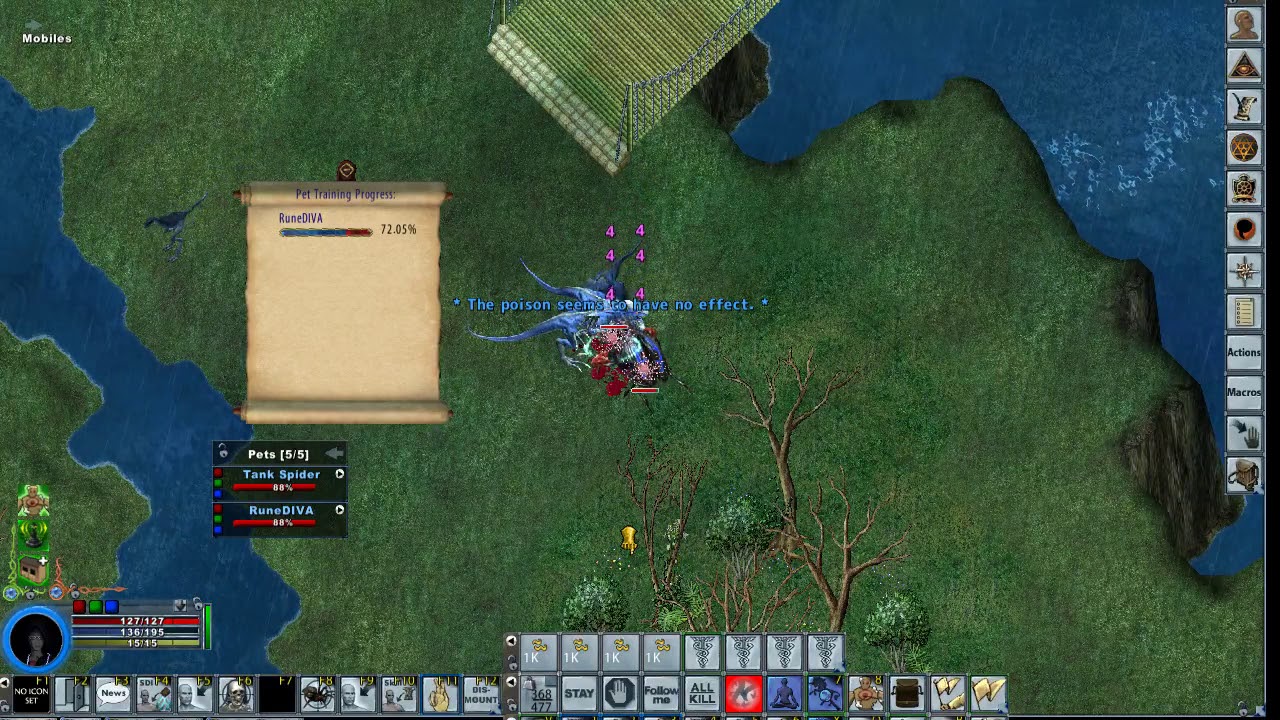Expand the RuneDIVA entry chevron

click(x=339, y=510)
